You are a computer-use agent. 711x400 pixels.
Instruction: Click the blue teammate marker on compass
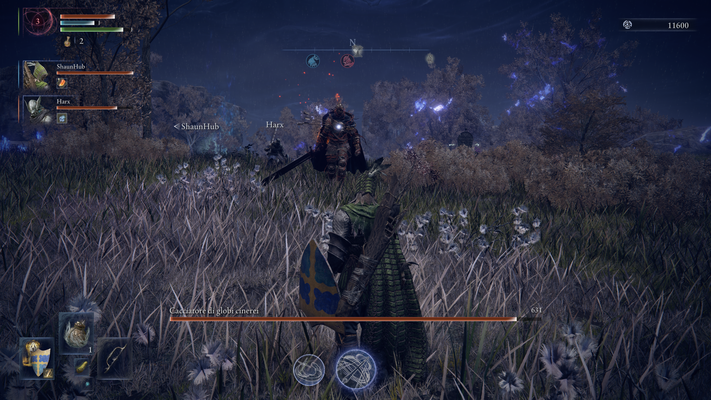pos(313,60)
